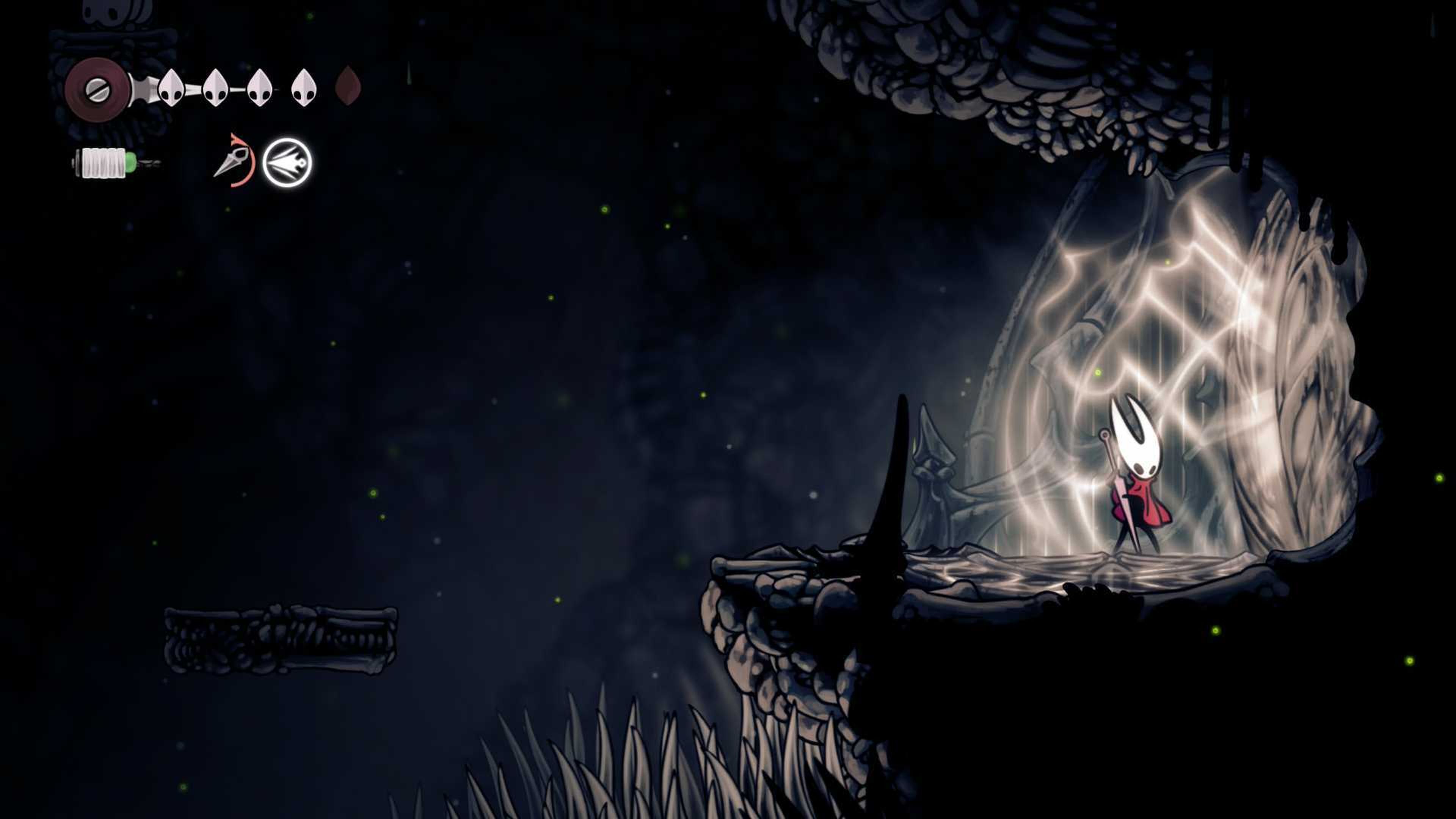The height and width of the screenshot is (819, 1456).
Task: Click the first health mask icon
Action: (x=171, y=89)
